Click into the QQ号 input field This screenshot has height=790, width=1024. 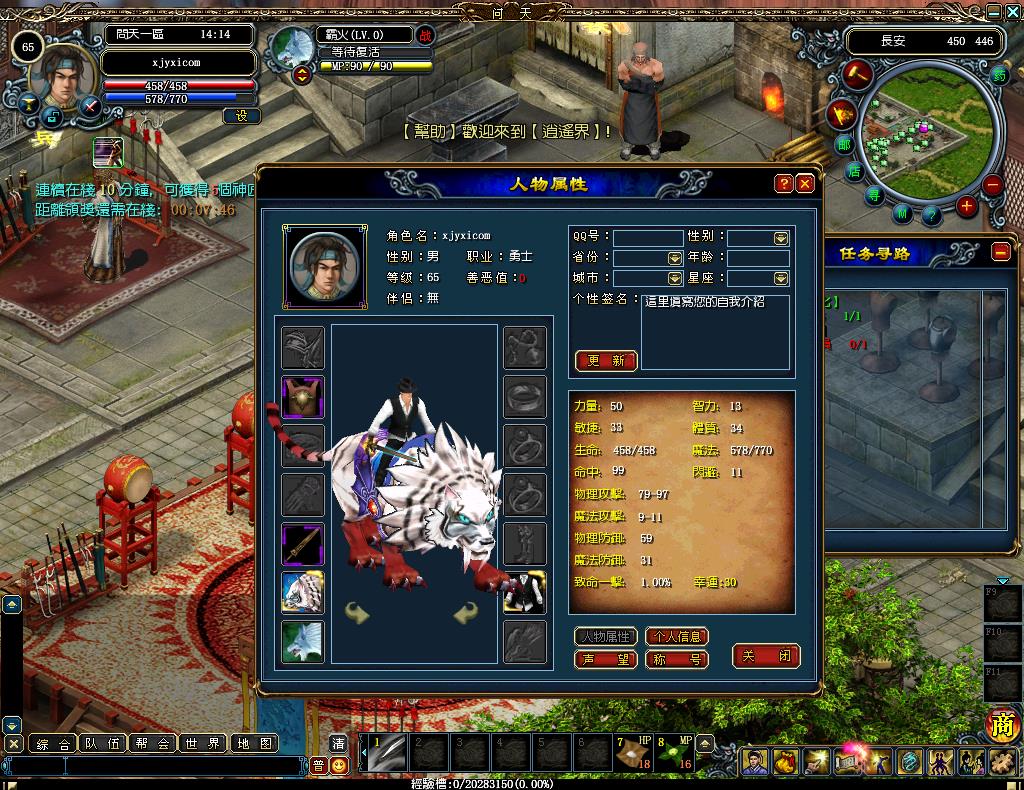click(x=647, y=238)
